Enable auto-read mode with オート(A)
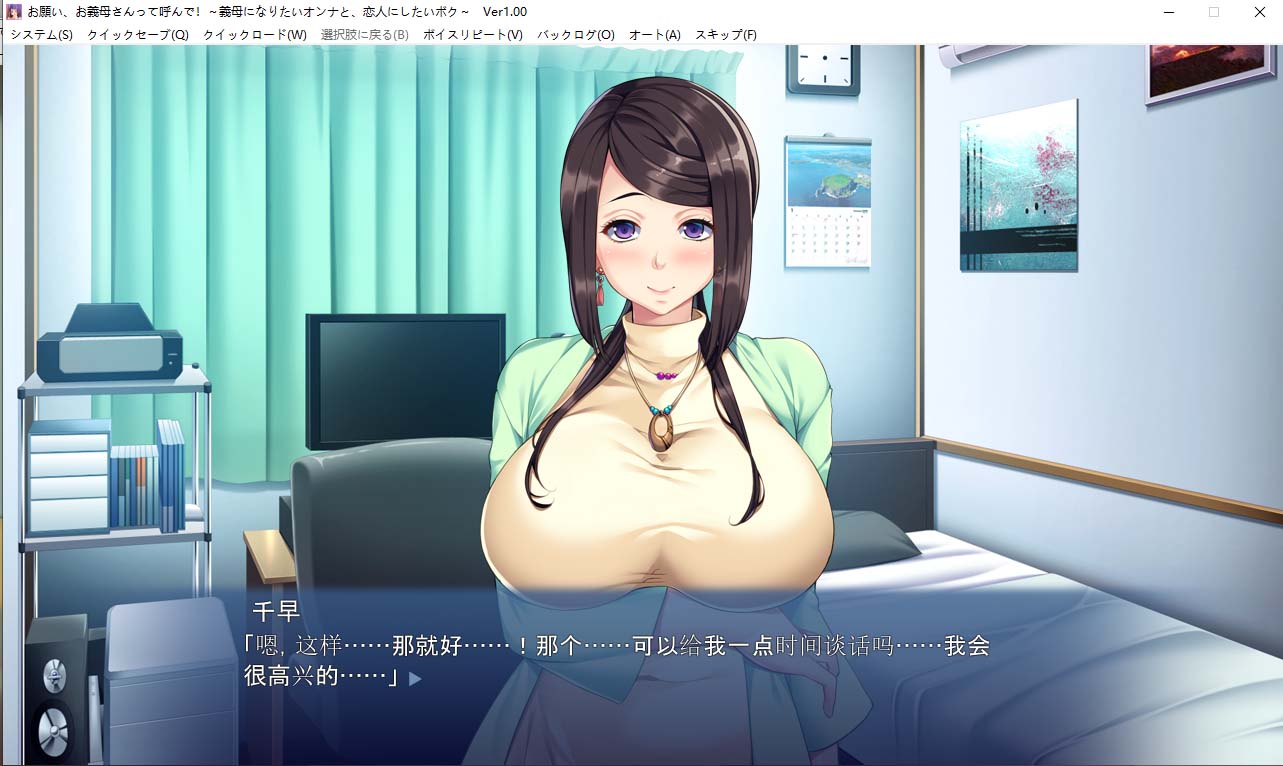Viewport: 1283px width, 766px height. point(656,33)
